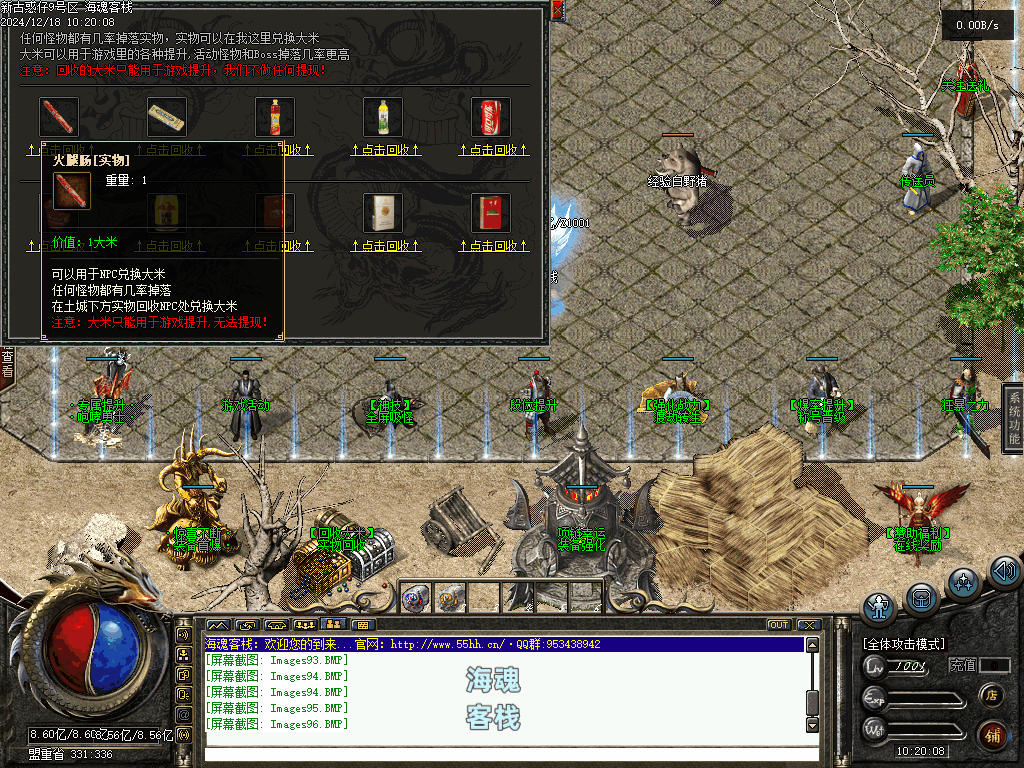
Task: Click the recycle link under the green tea bottle
Action: [x=383, y=150]
